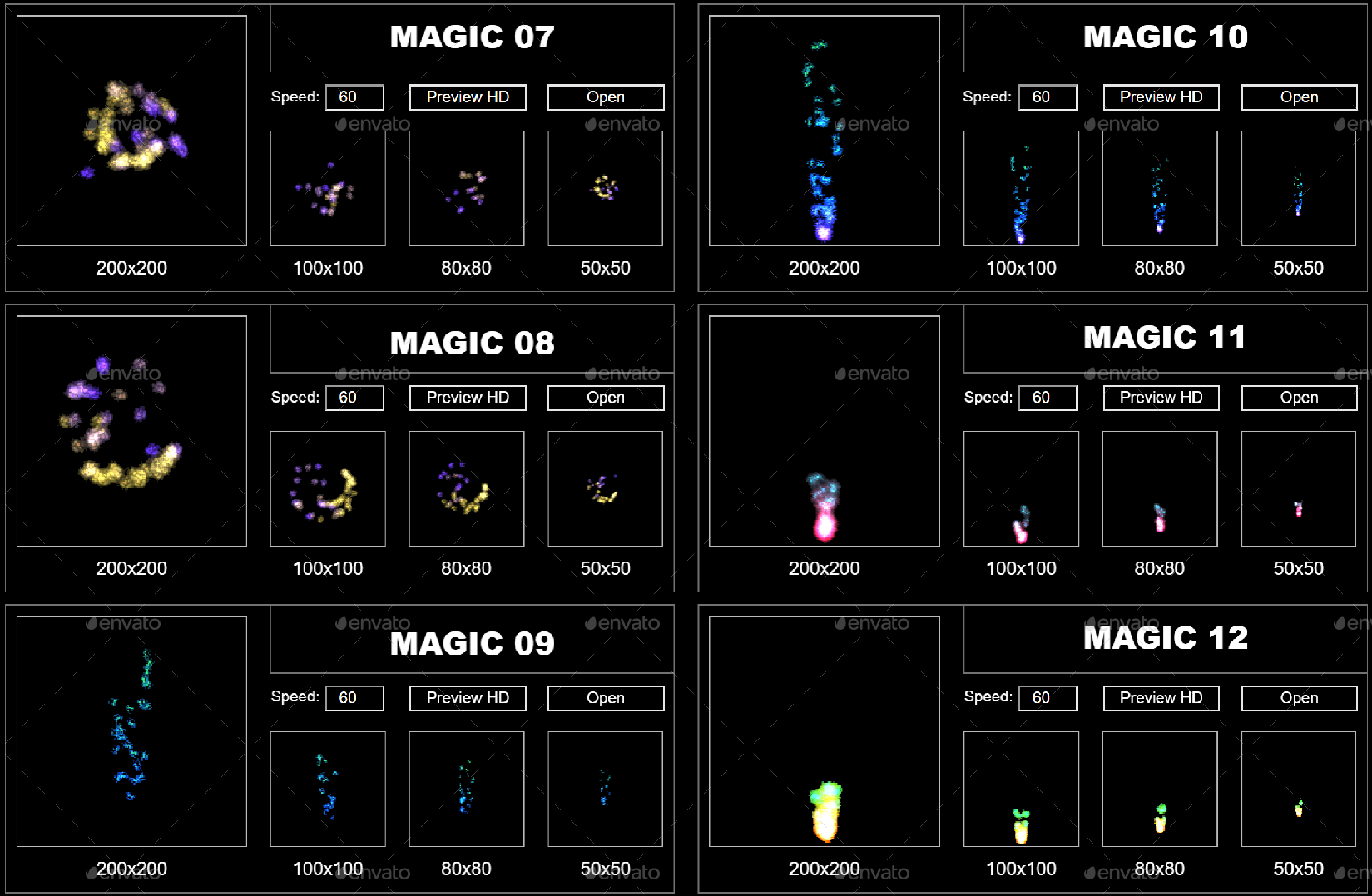1372x896 pixels.
Task: Edit the Speed value for MAGIC 12
Action: [1048, 698]
